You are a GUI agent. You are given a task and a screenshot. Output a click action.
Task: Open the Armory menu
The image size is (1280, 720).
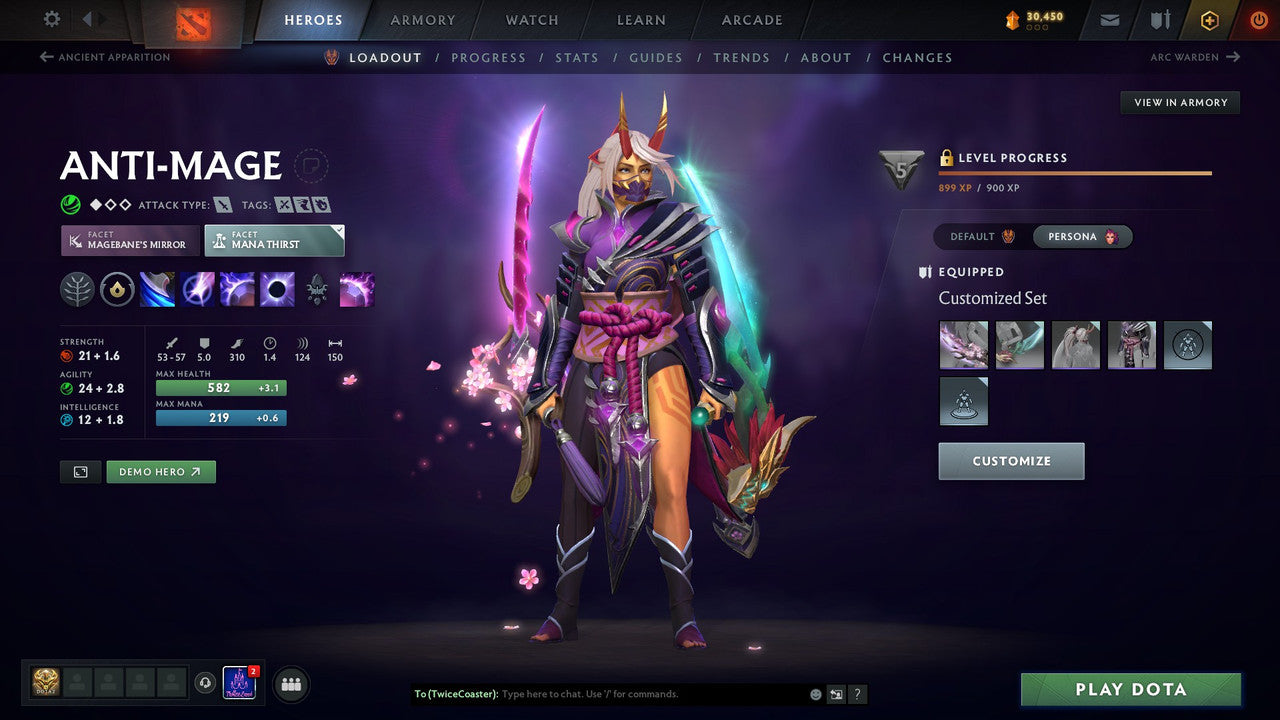pos(422,19)
